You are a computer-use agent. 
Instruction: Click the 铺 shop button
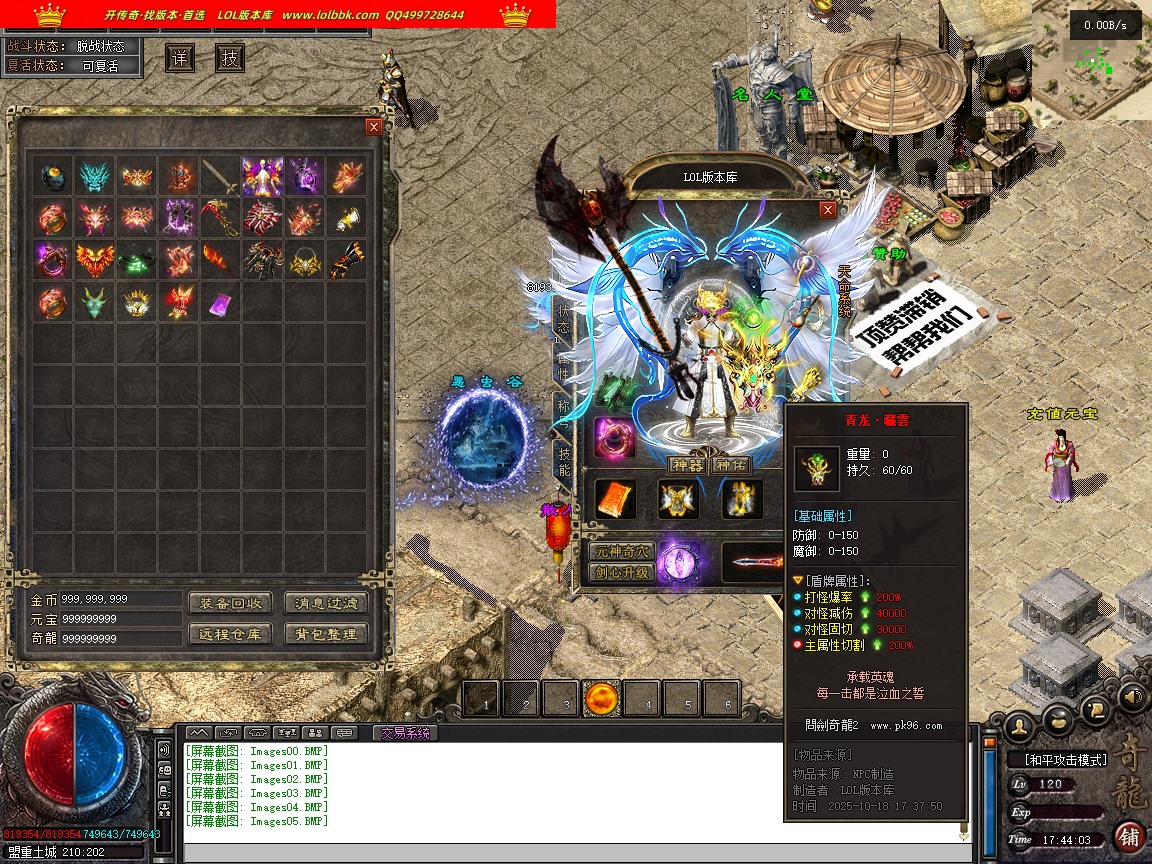point(1129,836)
